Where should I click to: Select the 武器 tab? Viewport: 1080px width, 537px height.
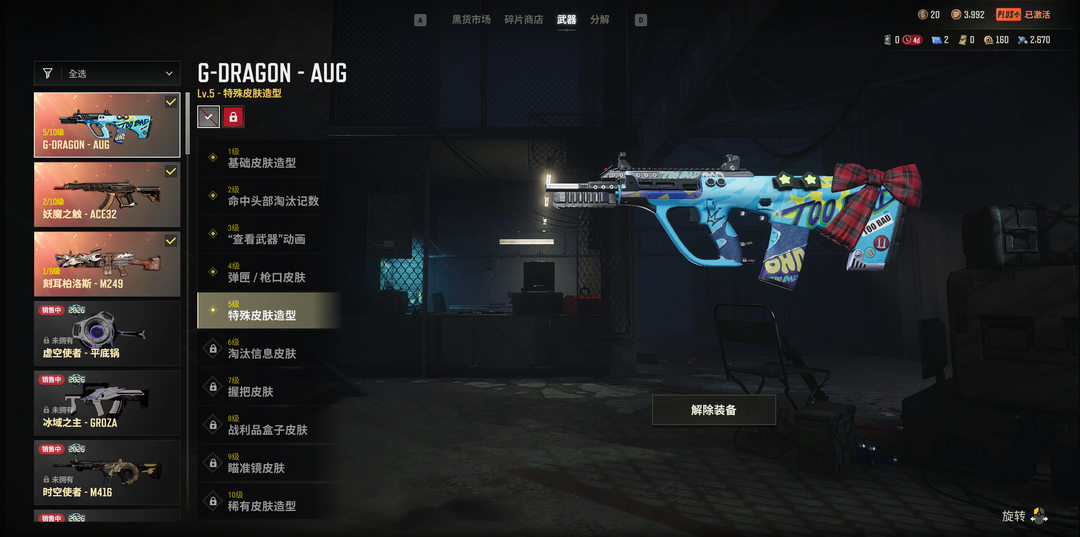567,20
